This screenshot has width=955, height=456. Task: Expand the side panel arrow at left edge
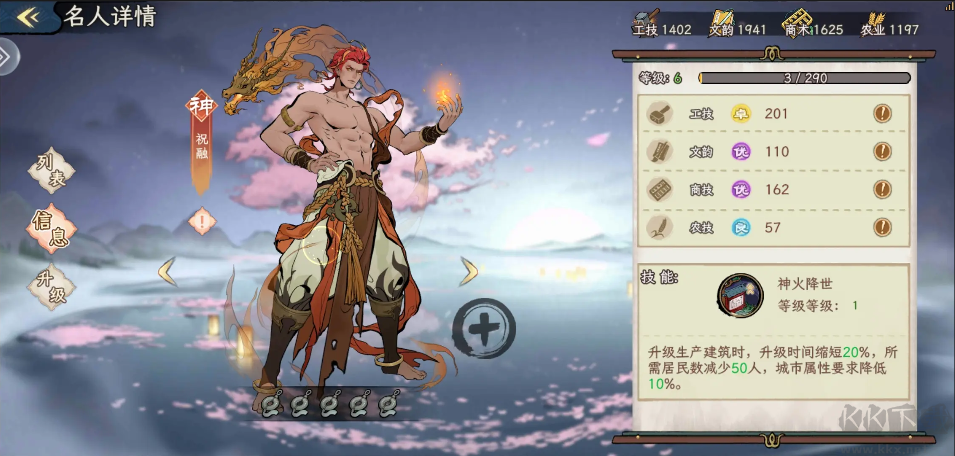coord(6,57)
